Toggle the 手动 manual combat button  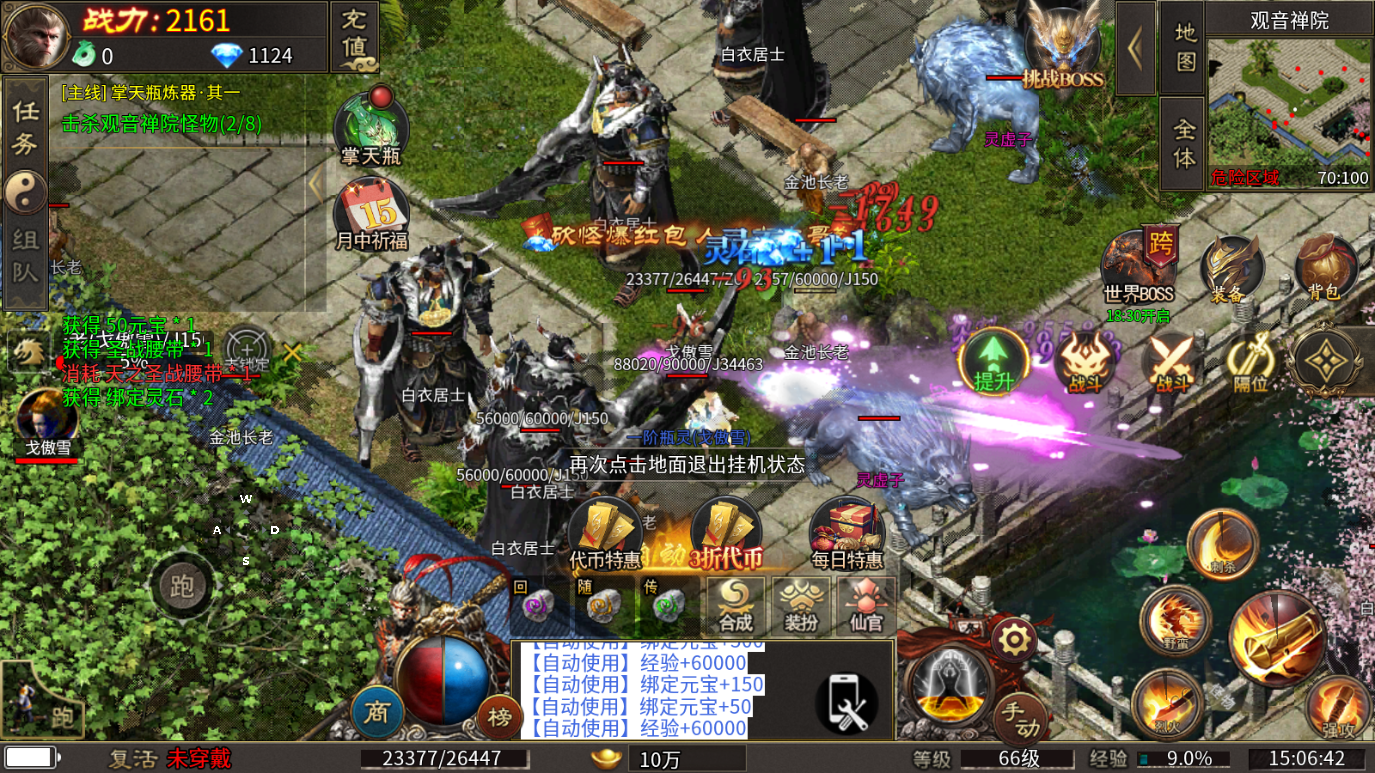(1021, 714)
